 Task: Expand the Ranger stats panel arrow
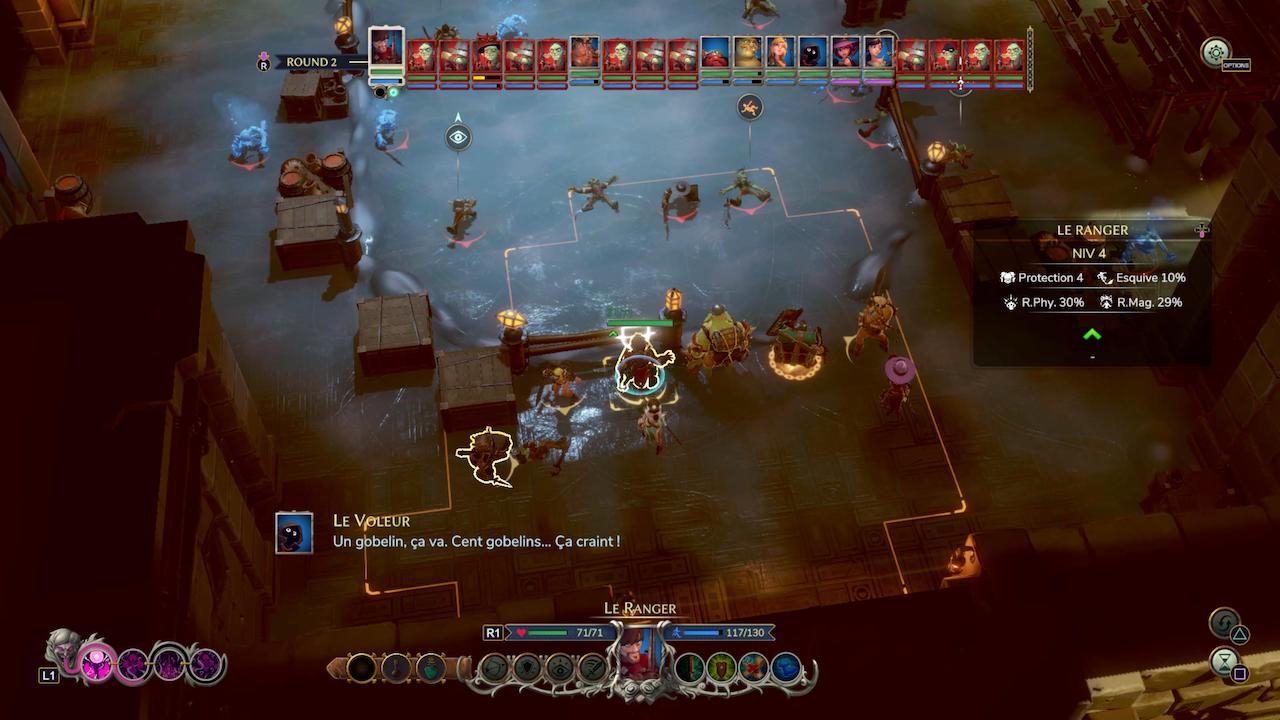tap(1092, 335)
